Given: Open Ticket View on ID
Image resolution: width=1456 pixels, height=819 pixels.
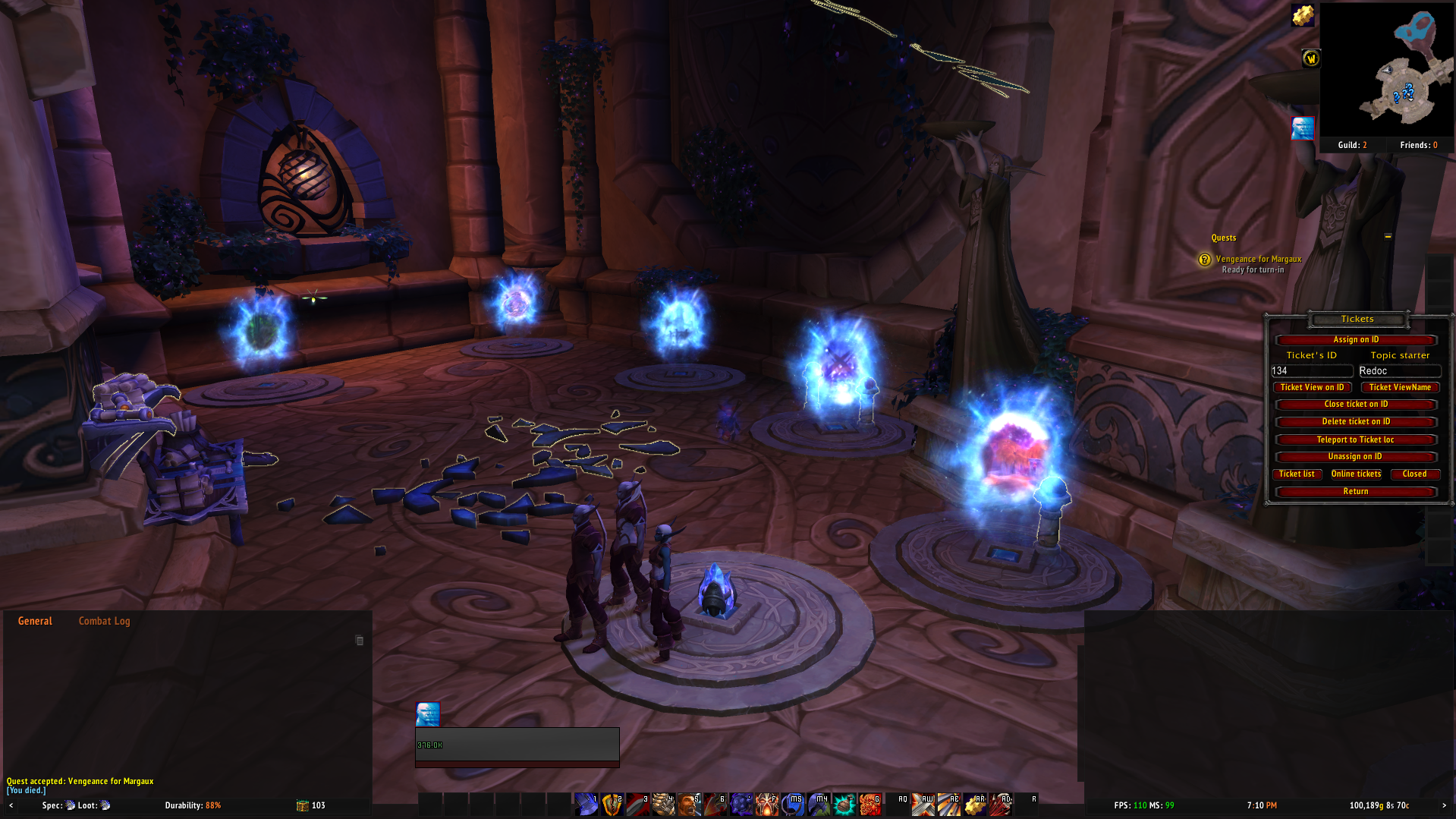Looking at the screenshot, I should 1312,388.
